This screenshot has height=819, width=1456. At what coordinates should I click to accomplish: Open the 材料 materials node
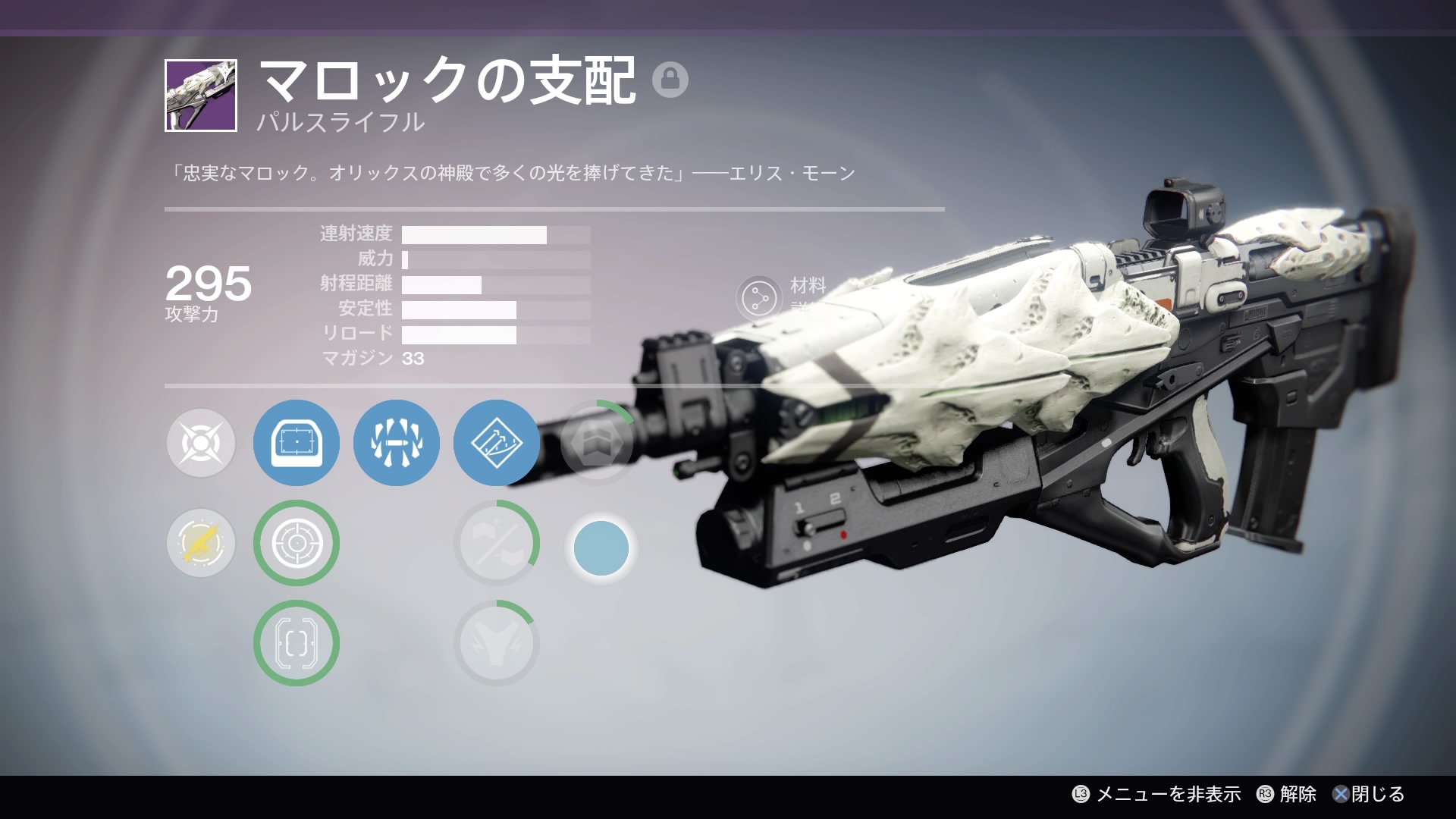point(758,298)
